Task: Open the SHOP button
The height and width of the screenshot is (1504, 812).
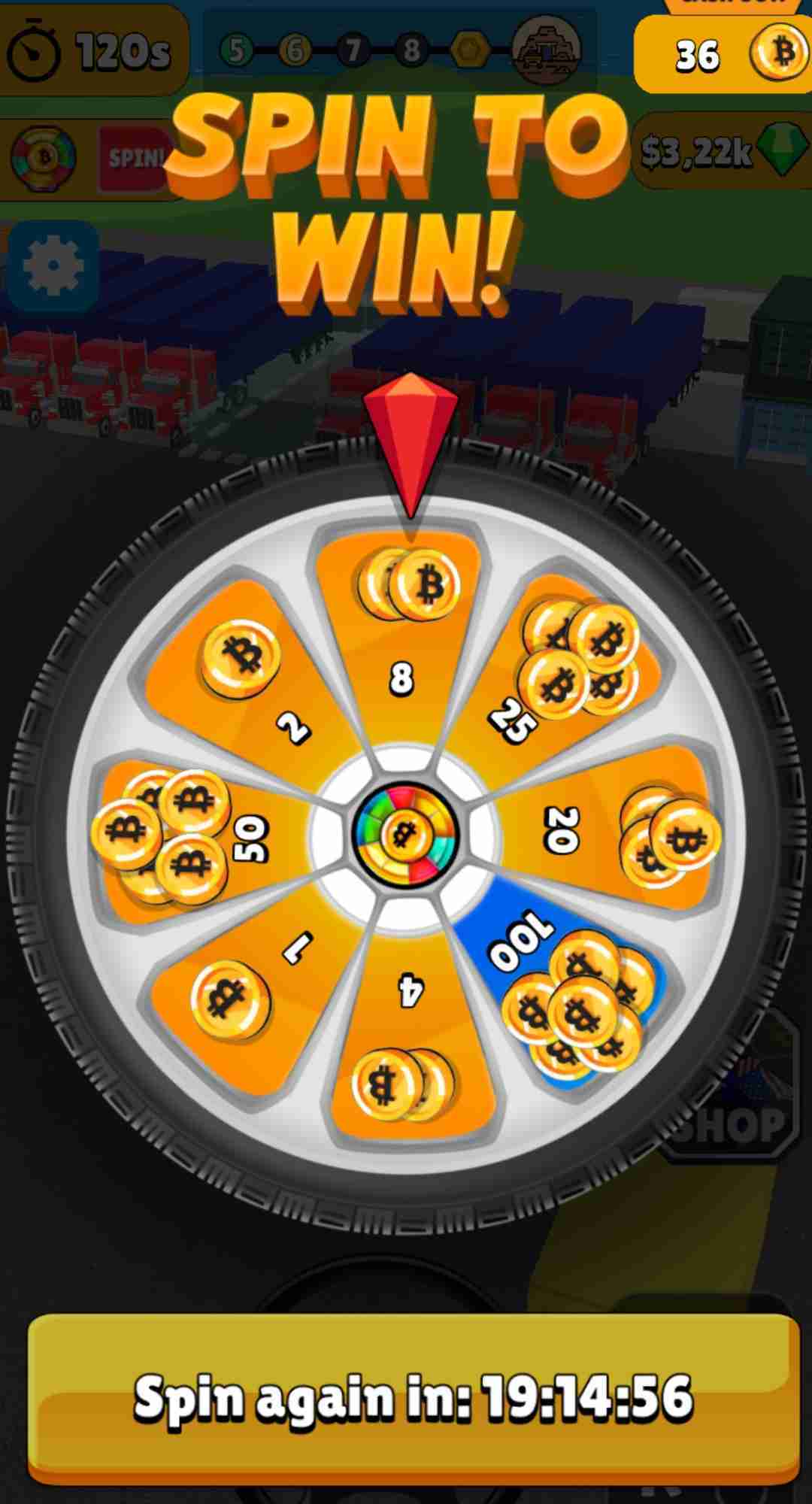Action: [x=733, y=1123]
